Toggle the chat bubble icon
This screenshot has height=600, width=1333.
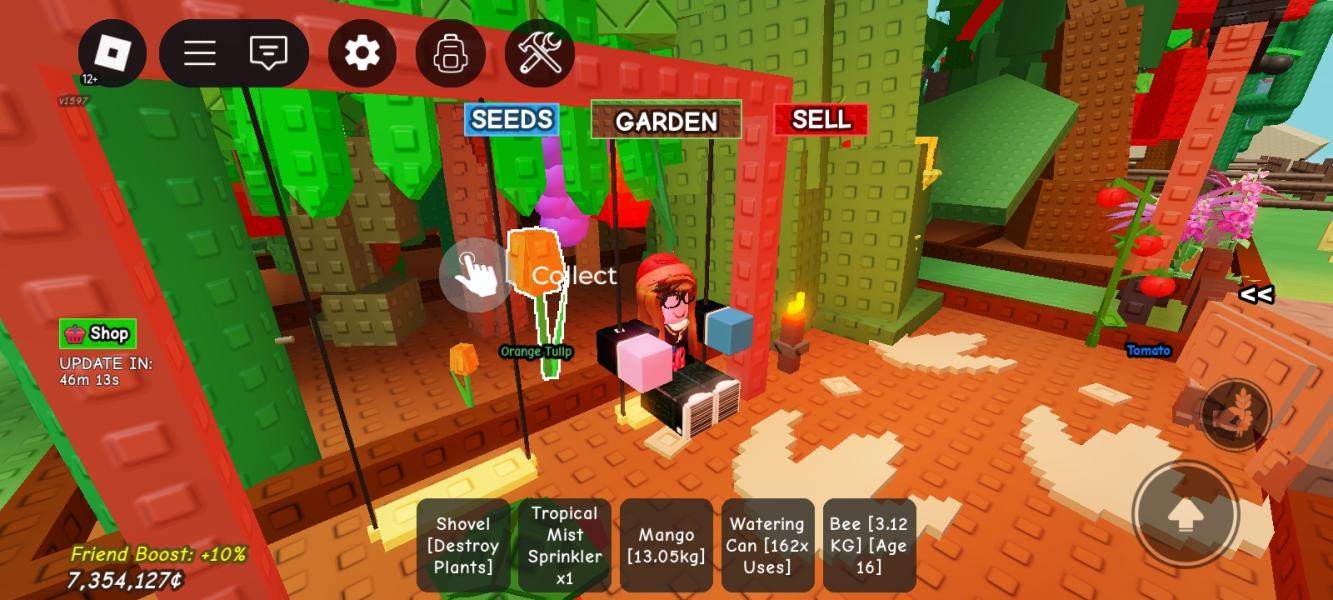[268, 53]
